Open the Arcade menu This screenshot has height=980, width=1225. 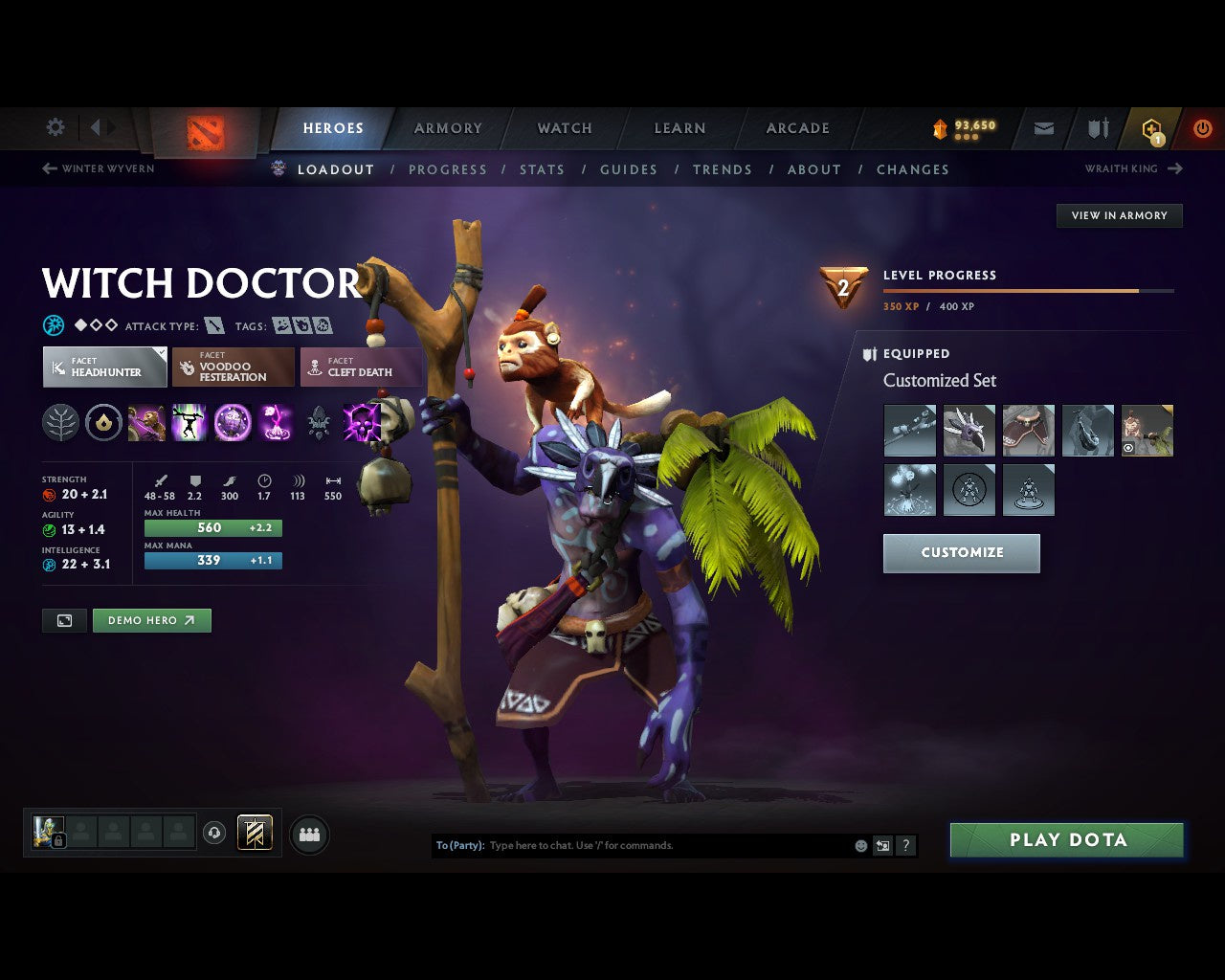(796, 127)
